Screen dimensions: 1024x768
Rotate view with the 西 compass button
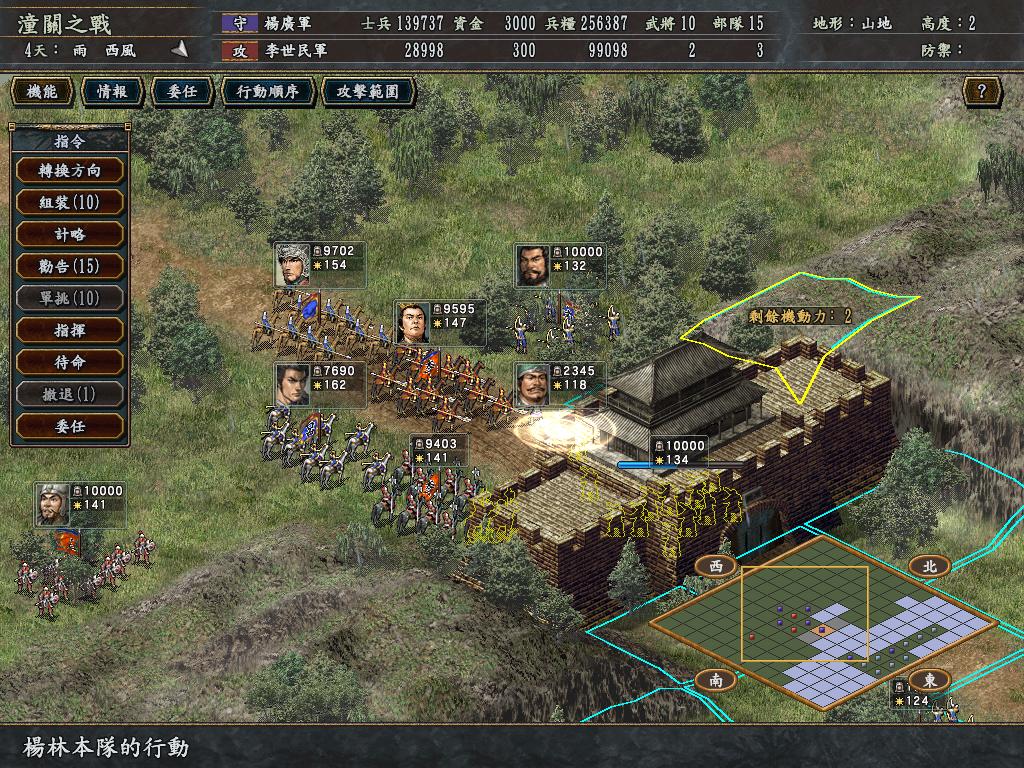[x=716, y=566]
